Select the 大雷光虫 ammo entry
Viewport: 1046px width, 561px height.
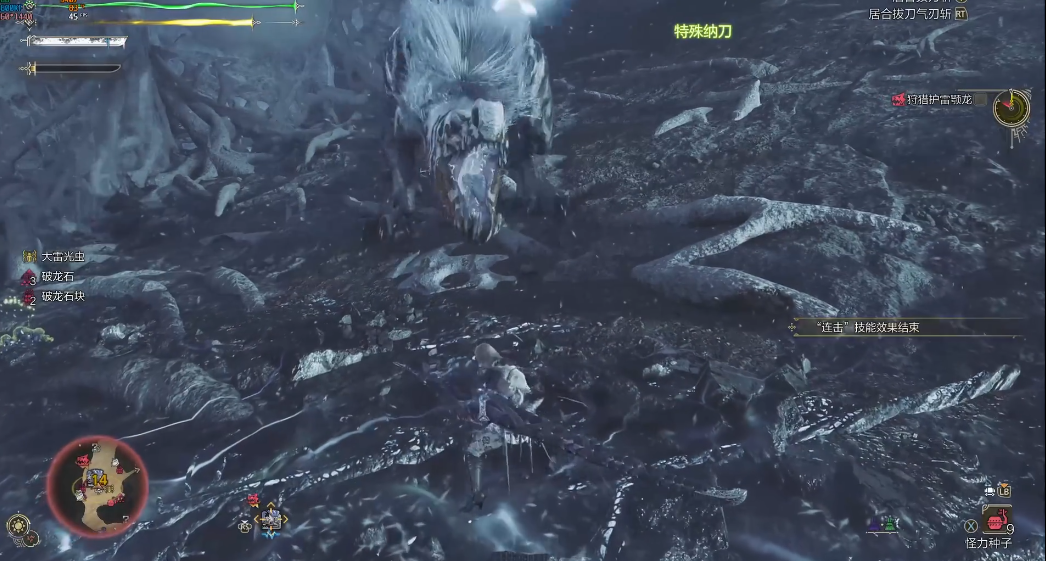click(62, 257)
